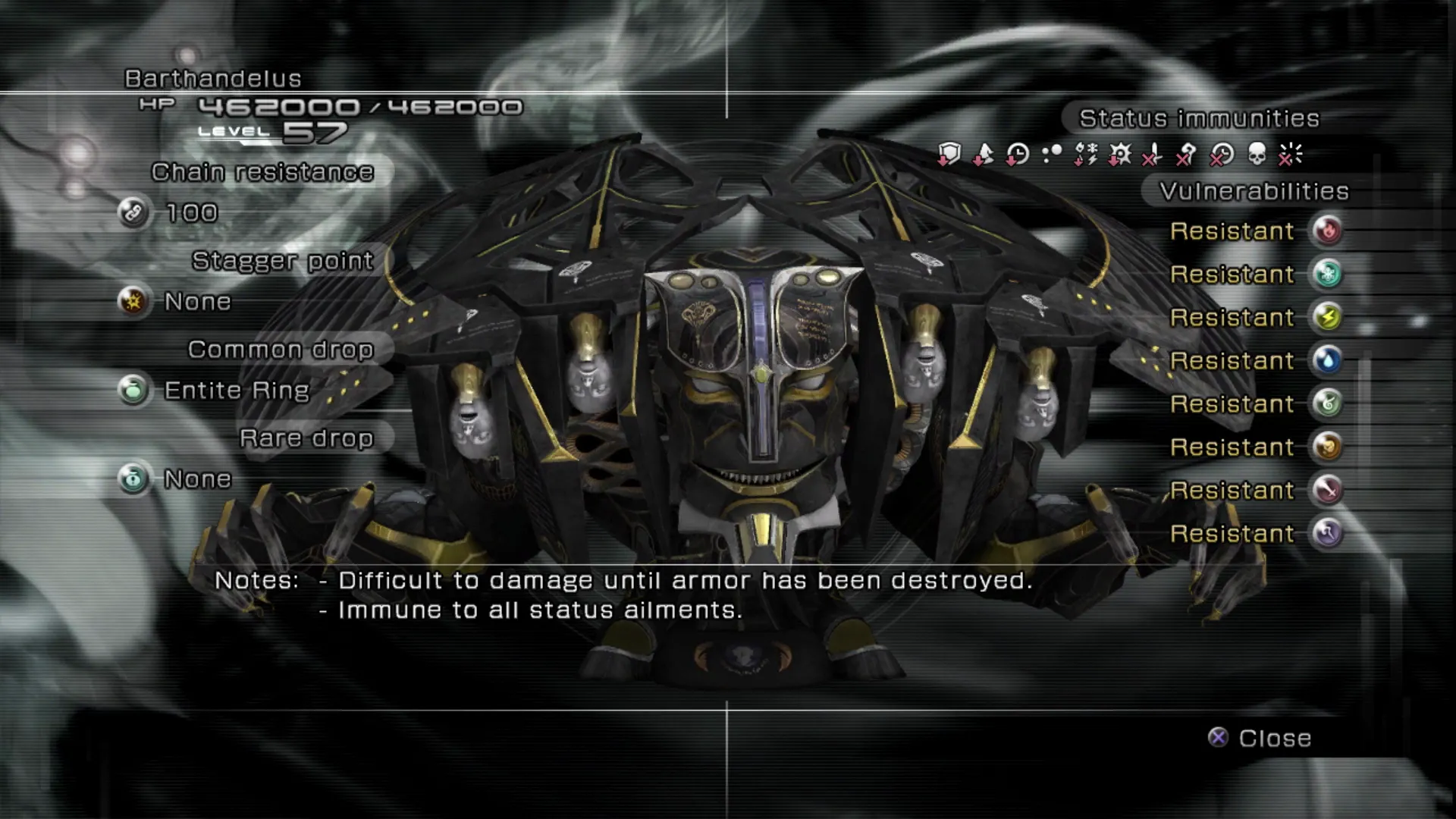
Task: Select the Entite Ring common drop
Action: (236, 391)
